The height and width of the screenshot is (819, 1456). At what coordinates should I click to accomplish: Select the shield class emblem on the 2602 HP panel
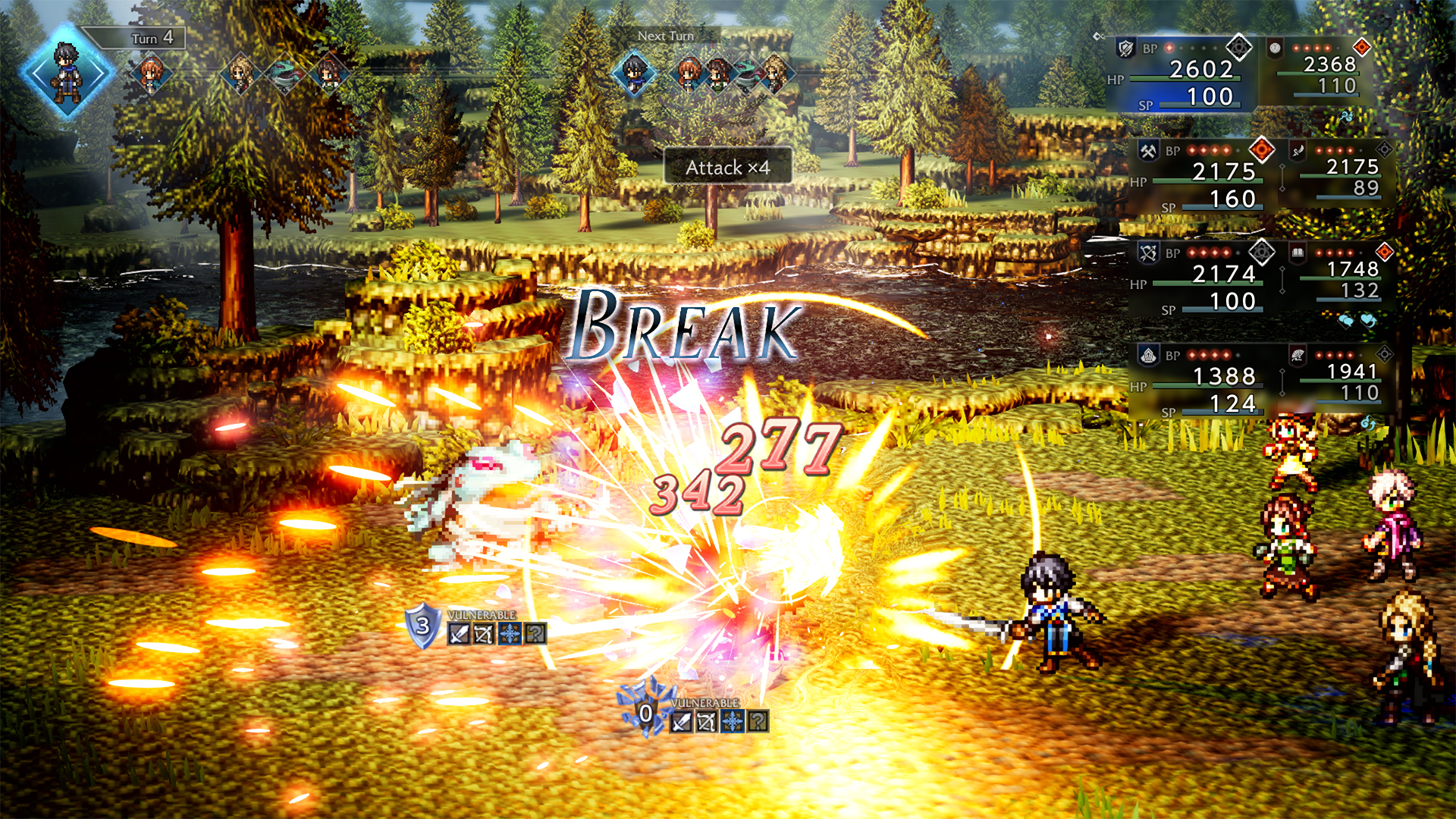1124,48
